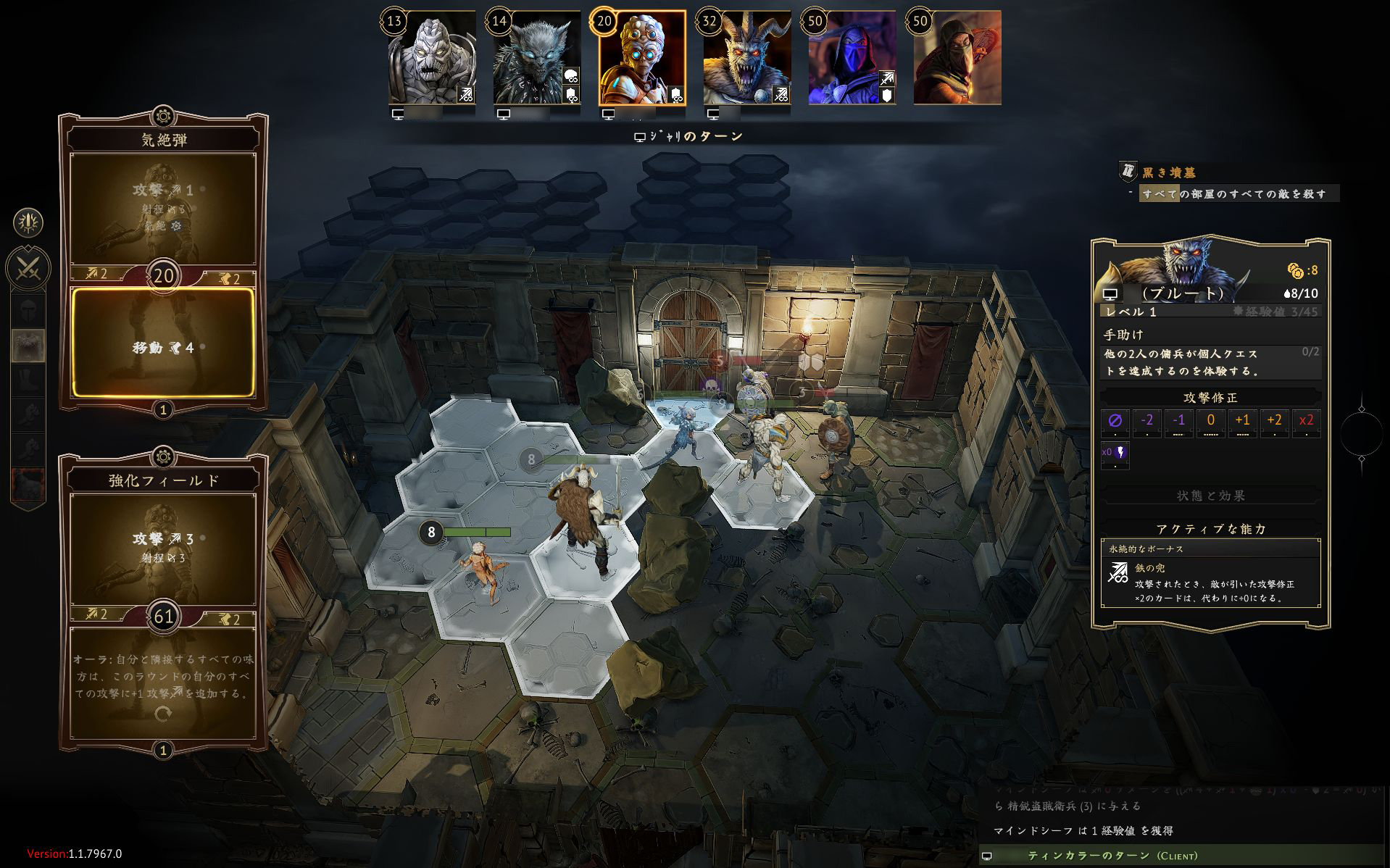Select the wolf portrait with initiative 14
The image size is (1390, 868).
click(x=536, y=58)
